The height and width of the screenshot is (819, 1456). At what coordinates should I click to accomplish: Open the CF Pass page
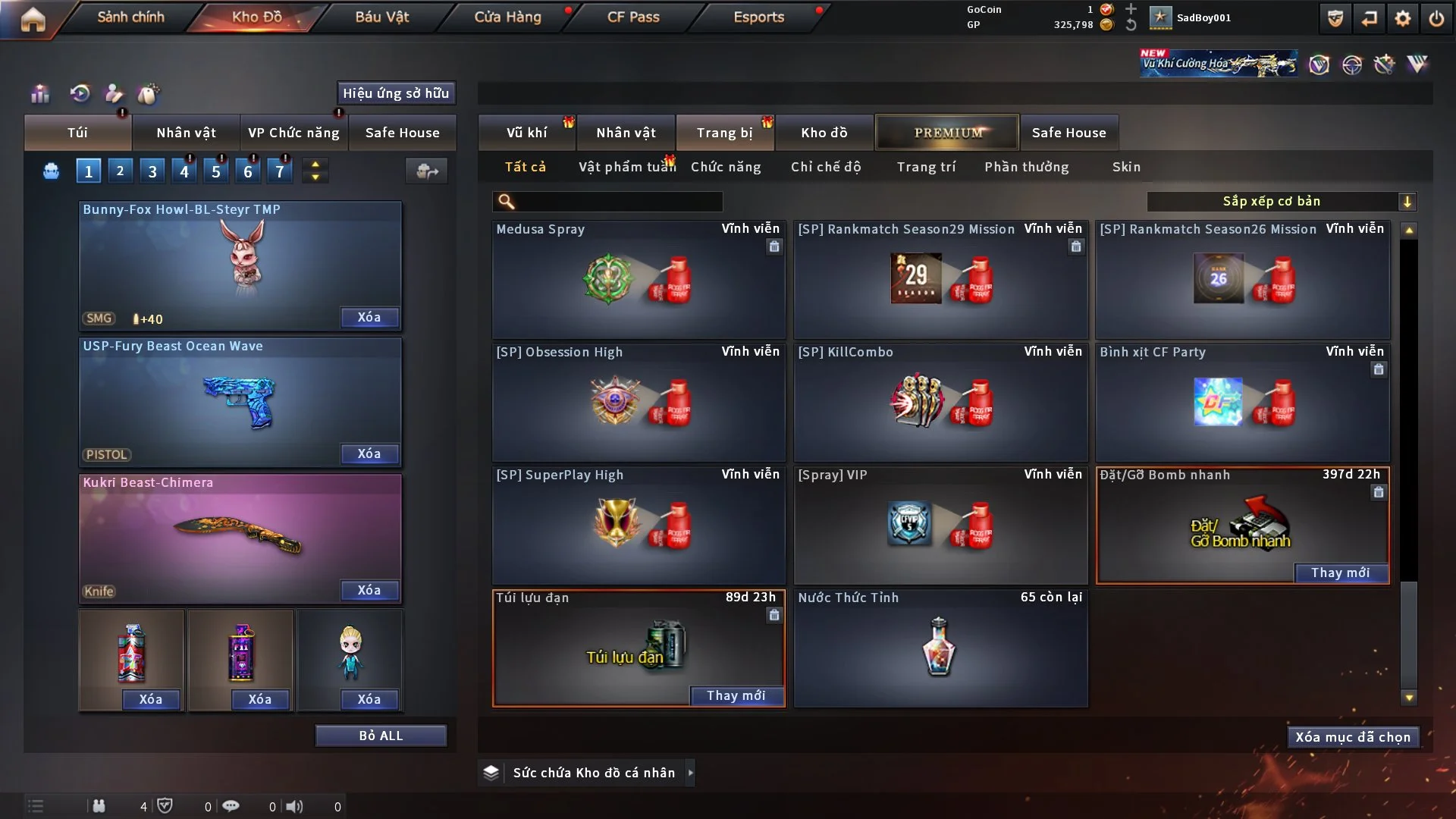point(633,17)
